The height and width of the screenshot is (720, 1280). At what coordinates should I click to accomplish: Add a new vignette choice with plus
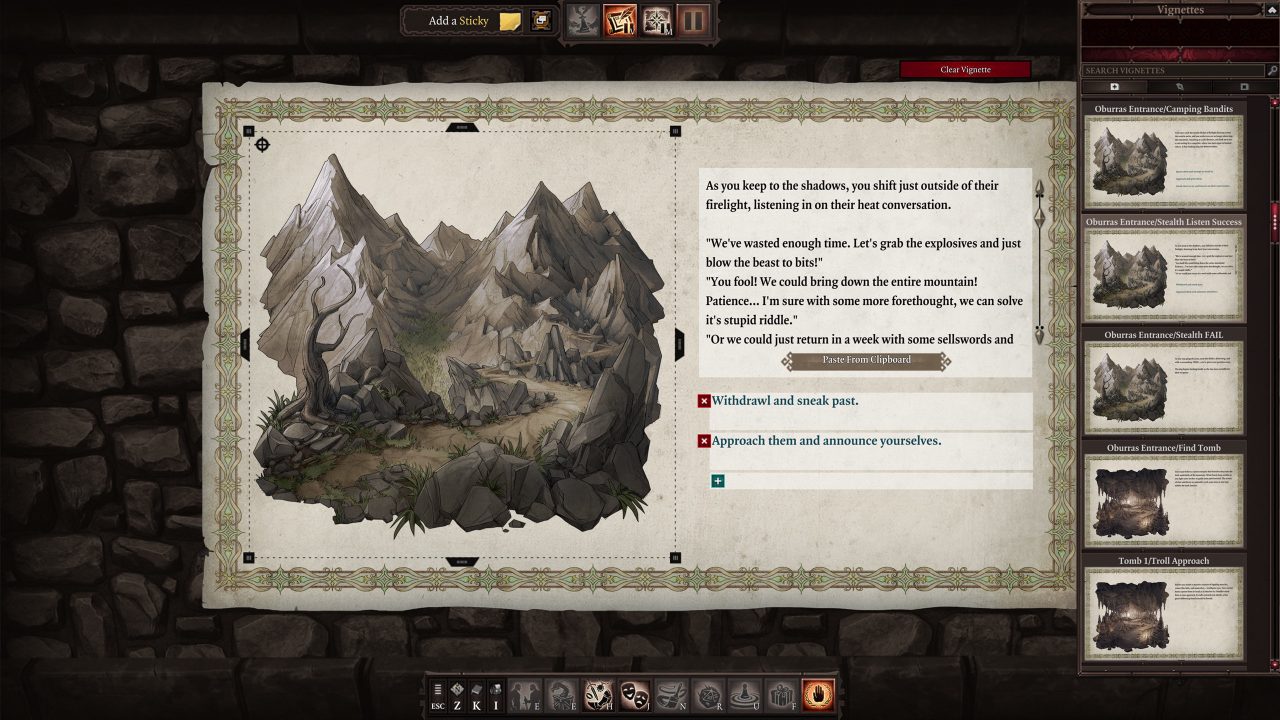(717, 481)
